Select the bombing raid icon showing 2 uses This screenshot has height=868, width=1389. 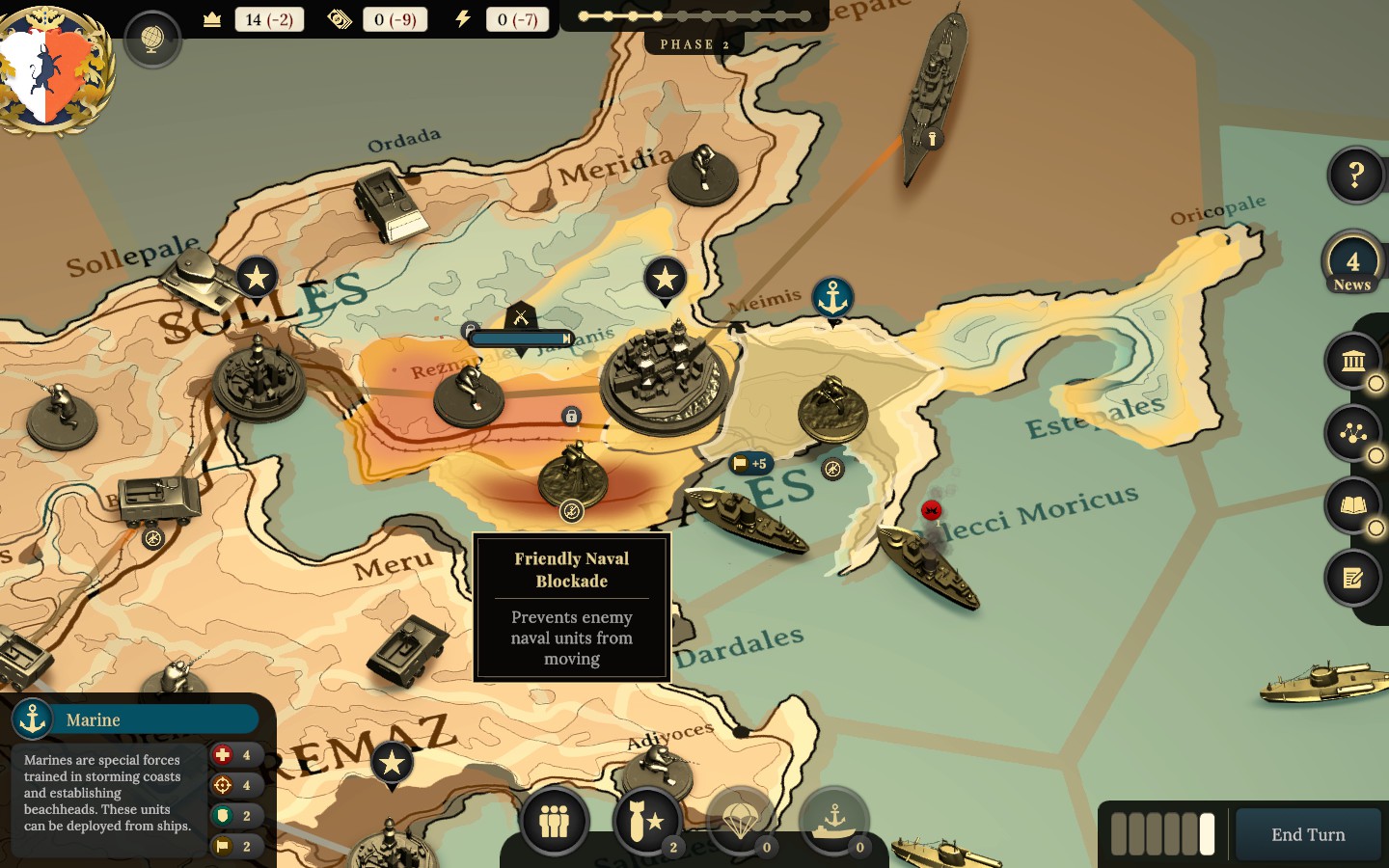(647, 821)
